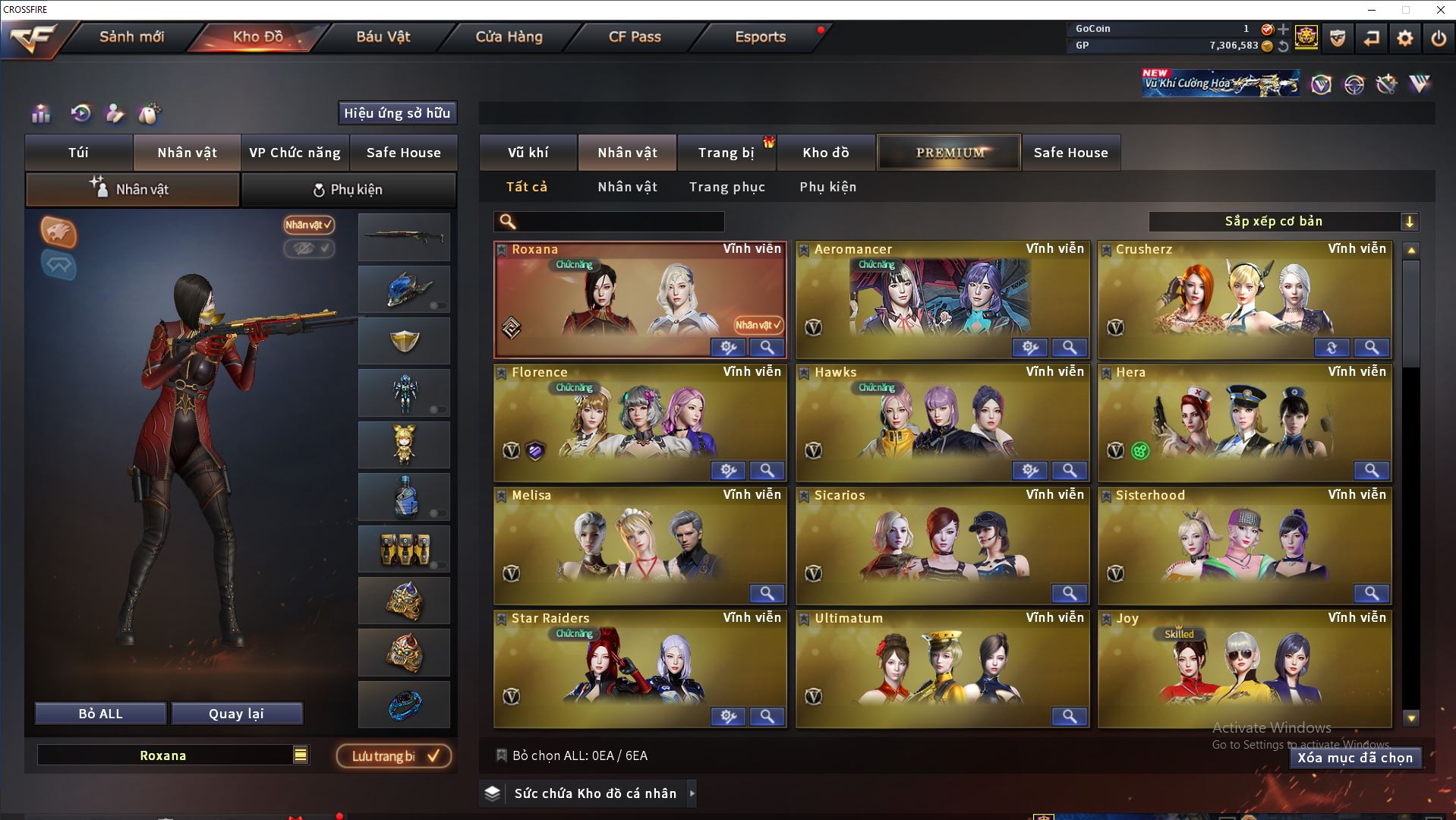
Task: Open the Sắp xếp cơ bản sort dropdown
Action: tap(1283, 222)
